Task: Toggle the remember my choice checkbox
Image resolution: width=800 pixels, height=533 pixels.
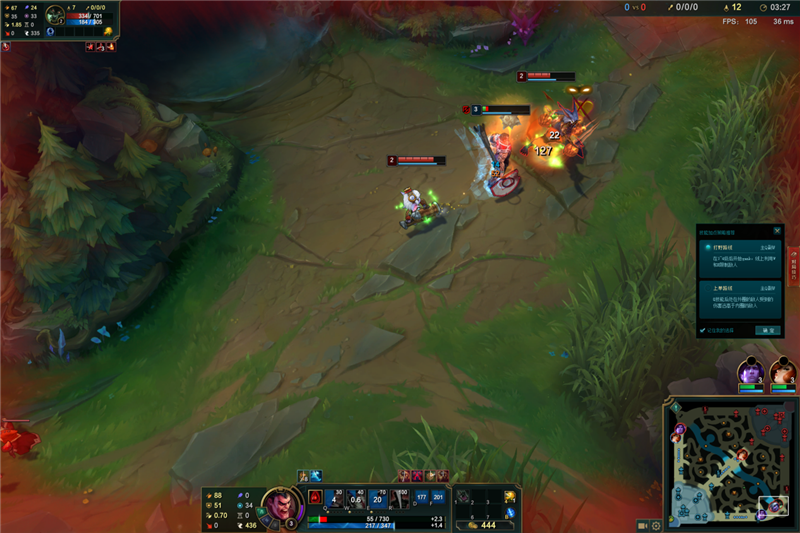Action: pos(702,330)
